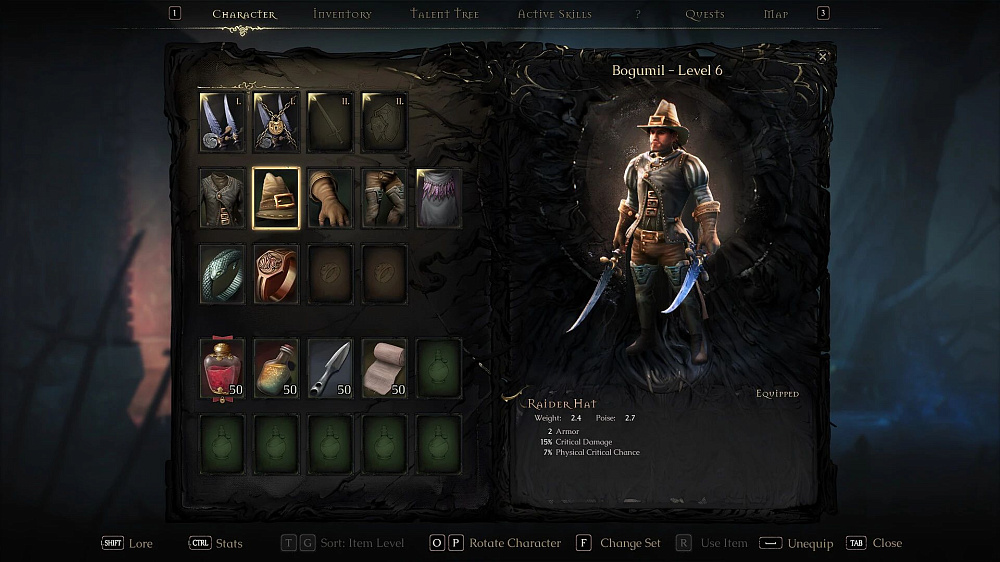
Task: Choose the empty shield slot of set II
Action: point(384,122)
